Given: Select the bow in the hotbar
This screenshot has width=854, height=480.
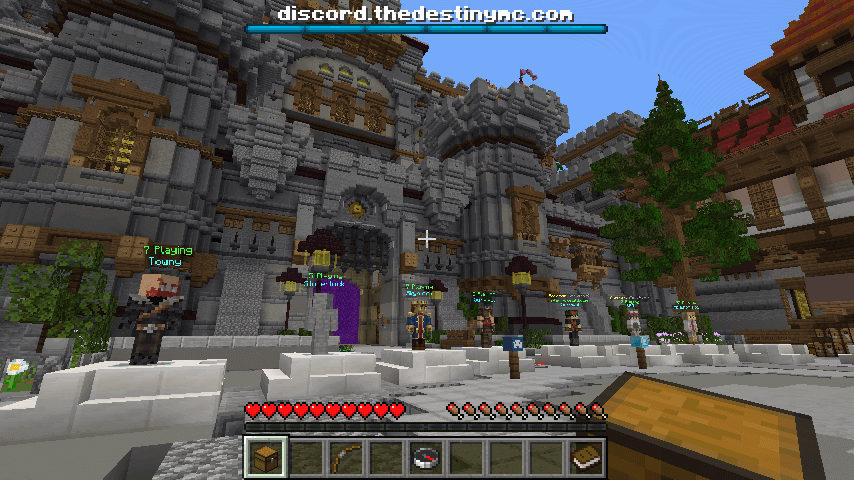Looking at the screenshot, I should click(346, 458).
